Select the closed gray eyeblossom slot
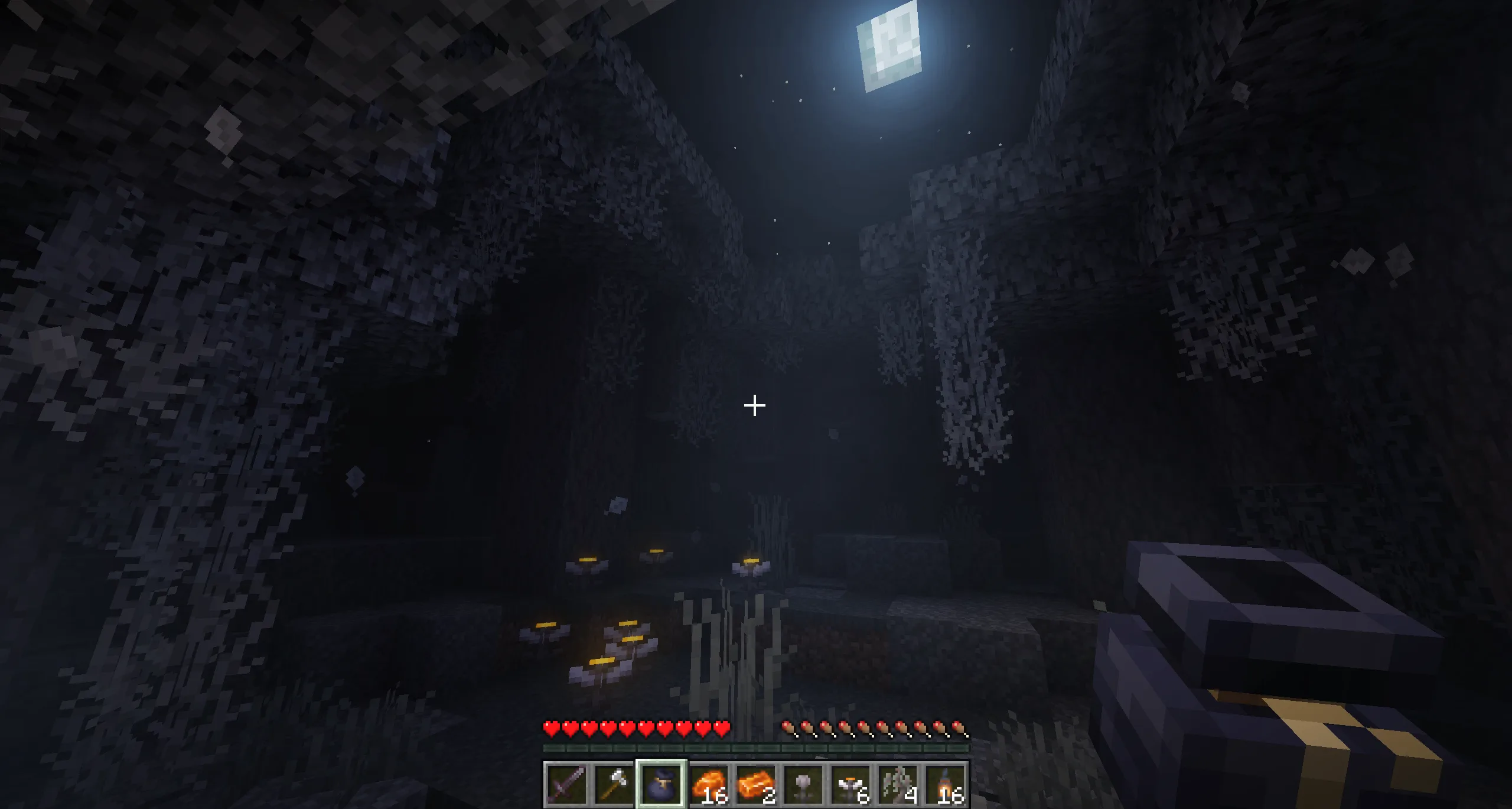The height and width of the screenshot is (809, 1512). pyautogui.click(x=803, y=784)
